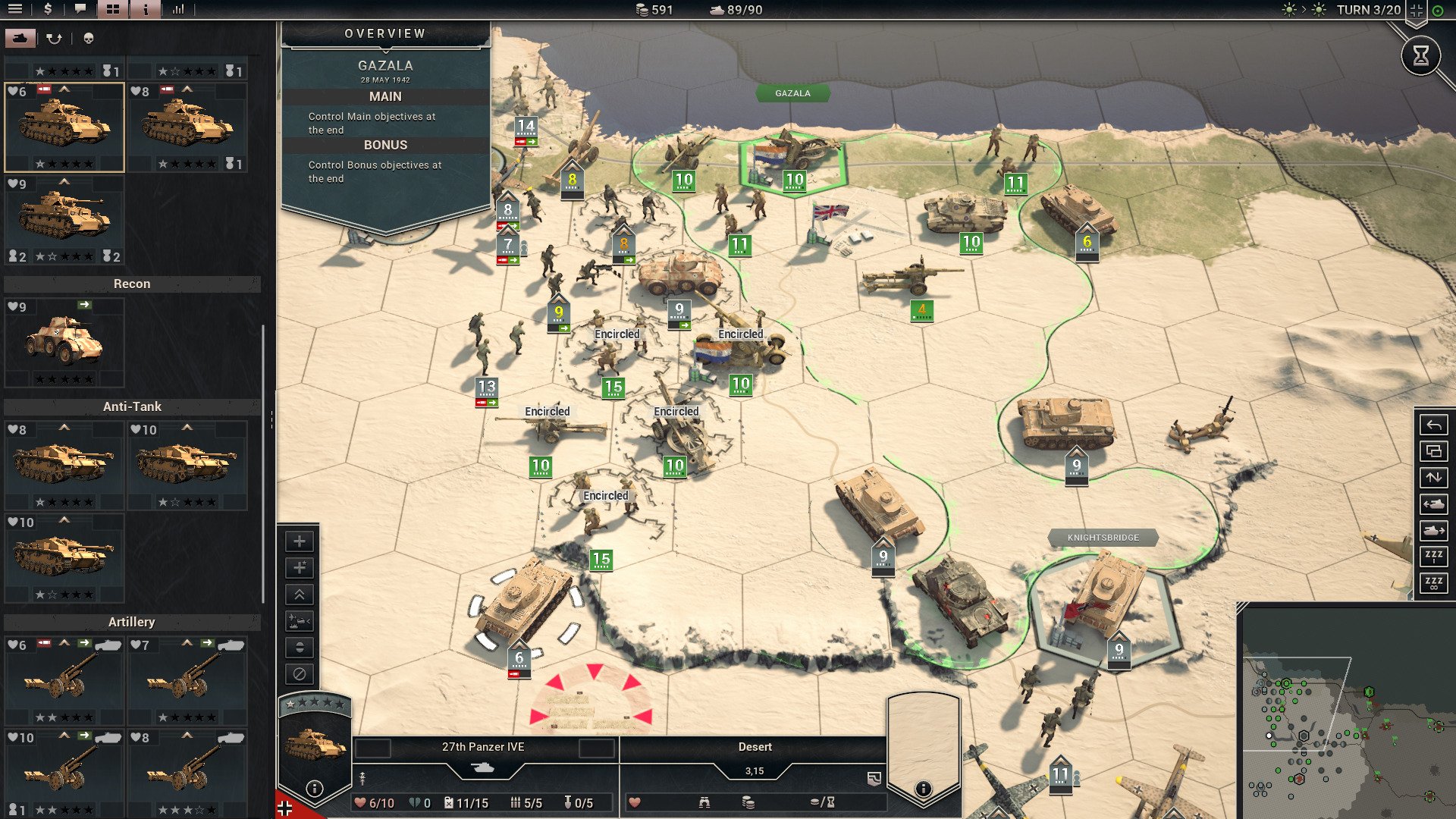Put unit to sleep indefinitely (zzz infinity)
The width and height of the screenshot is (1456, 819).
[1433, 583]
